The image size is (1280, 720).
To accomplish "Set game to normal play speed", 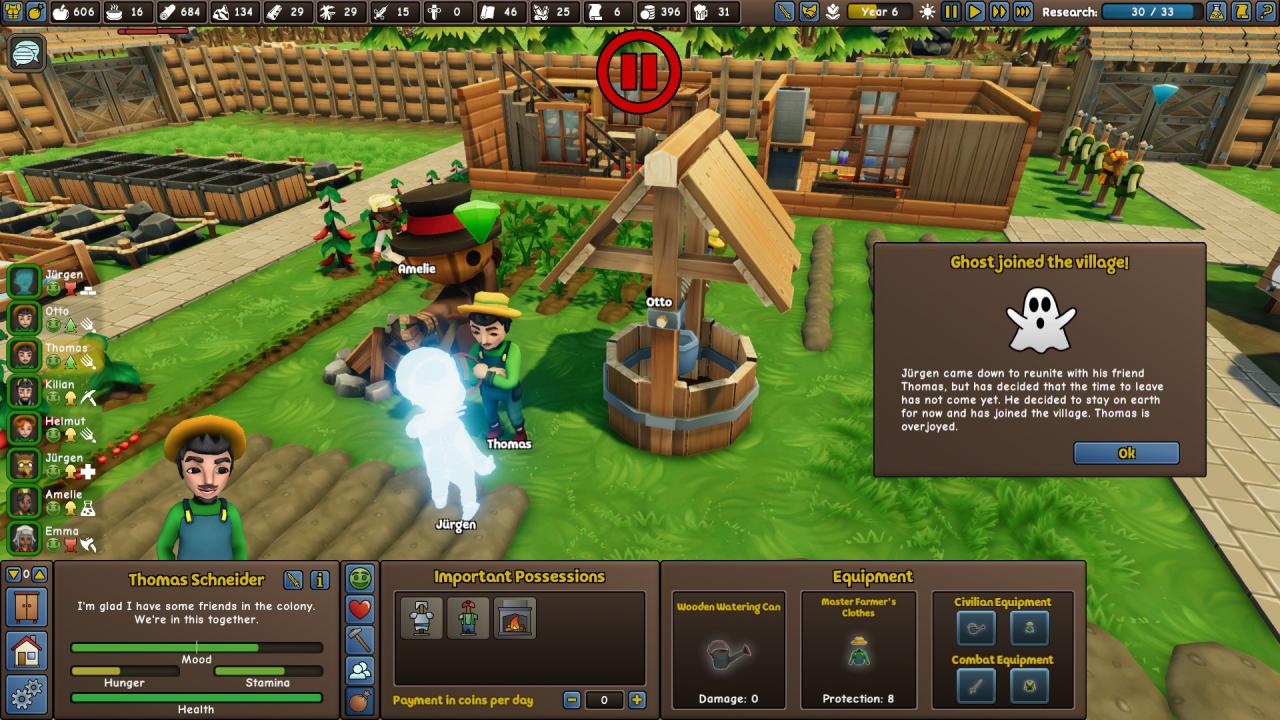I will [974, 12].
